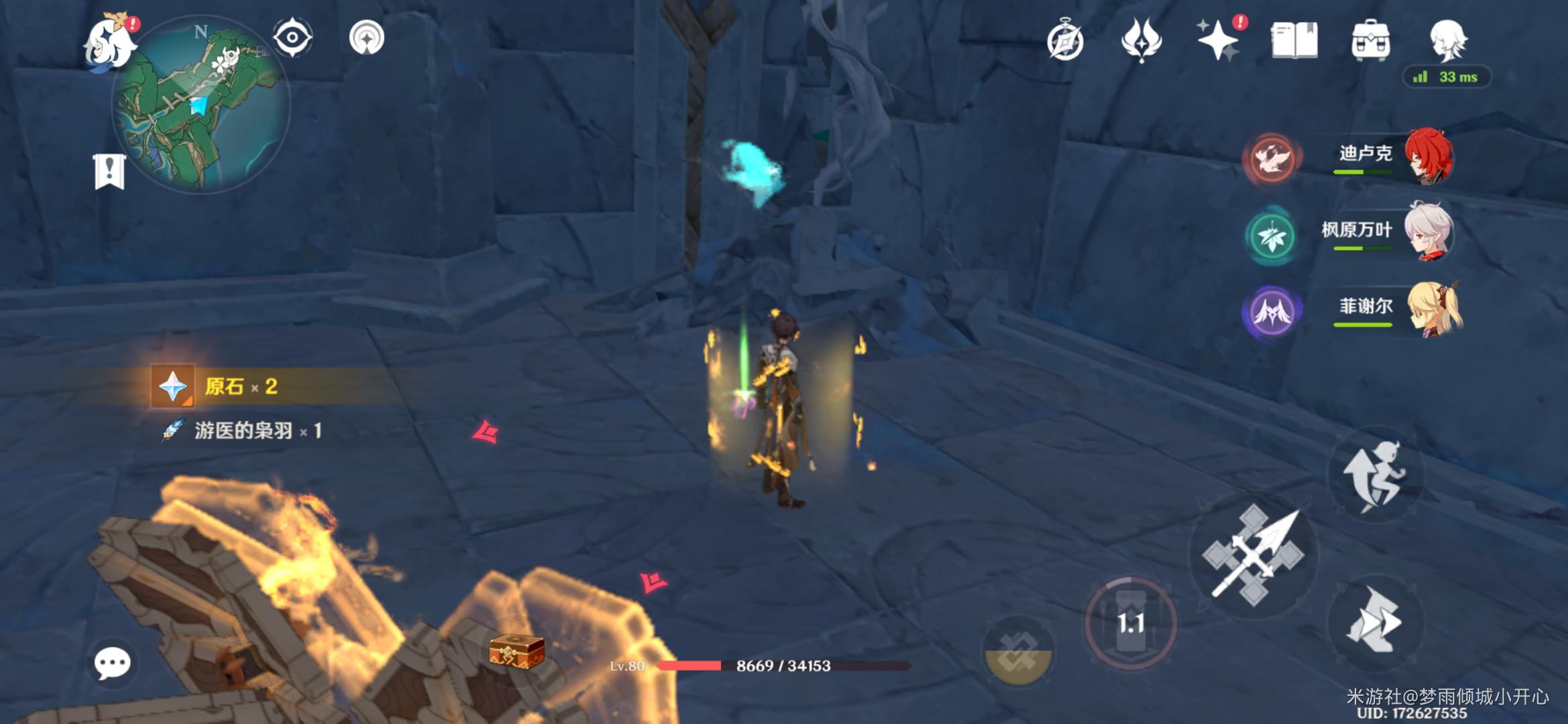1568x724 pixels.
Task: Switch to party member 菲谢尔
Action: (x=1367, y=310)
